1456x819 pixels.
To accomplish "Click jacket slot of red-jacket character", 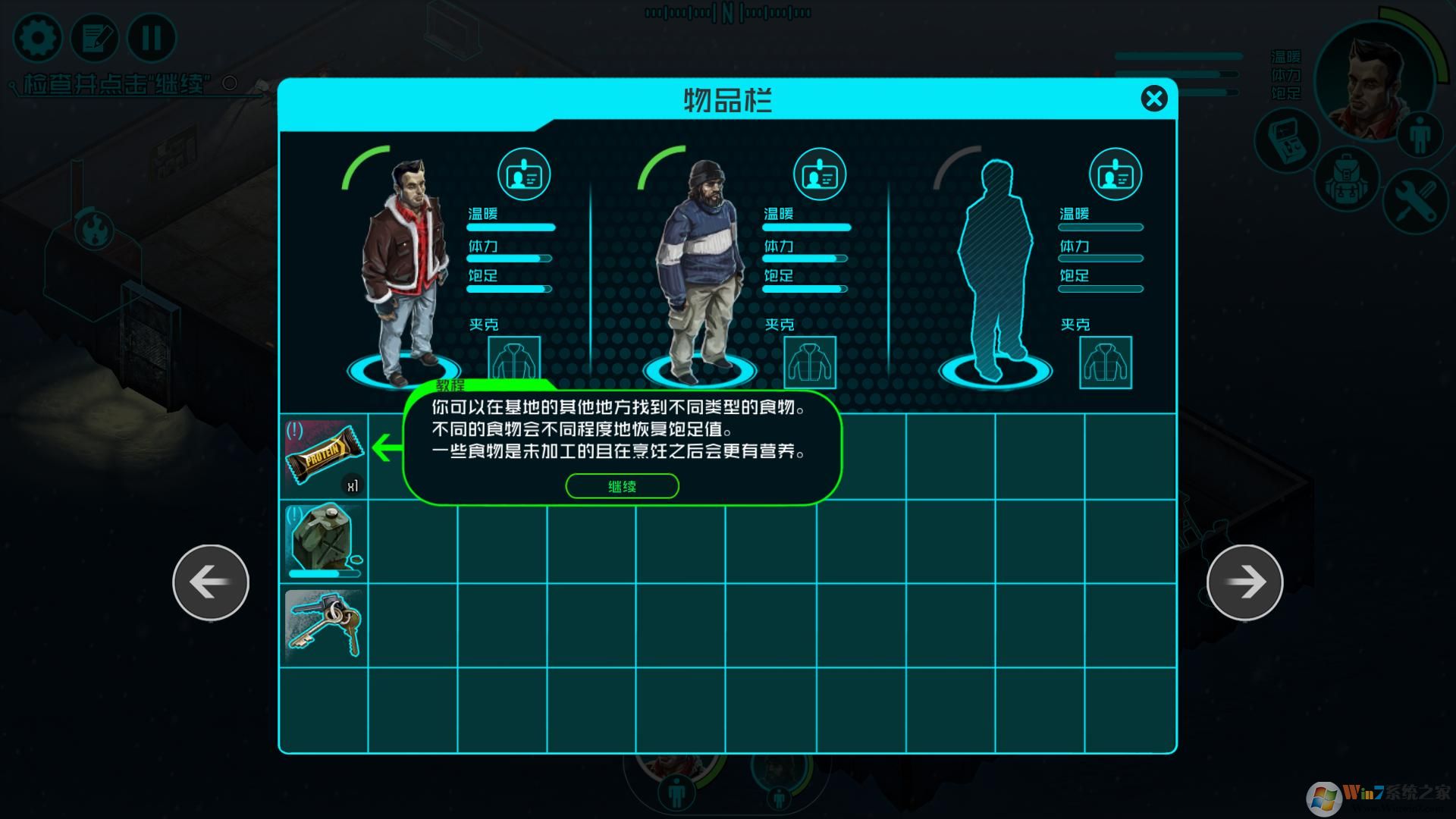I will click(514, 361).
